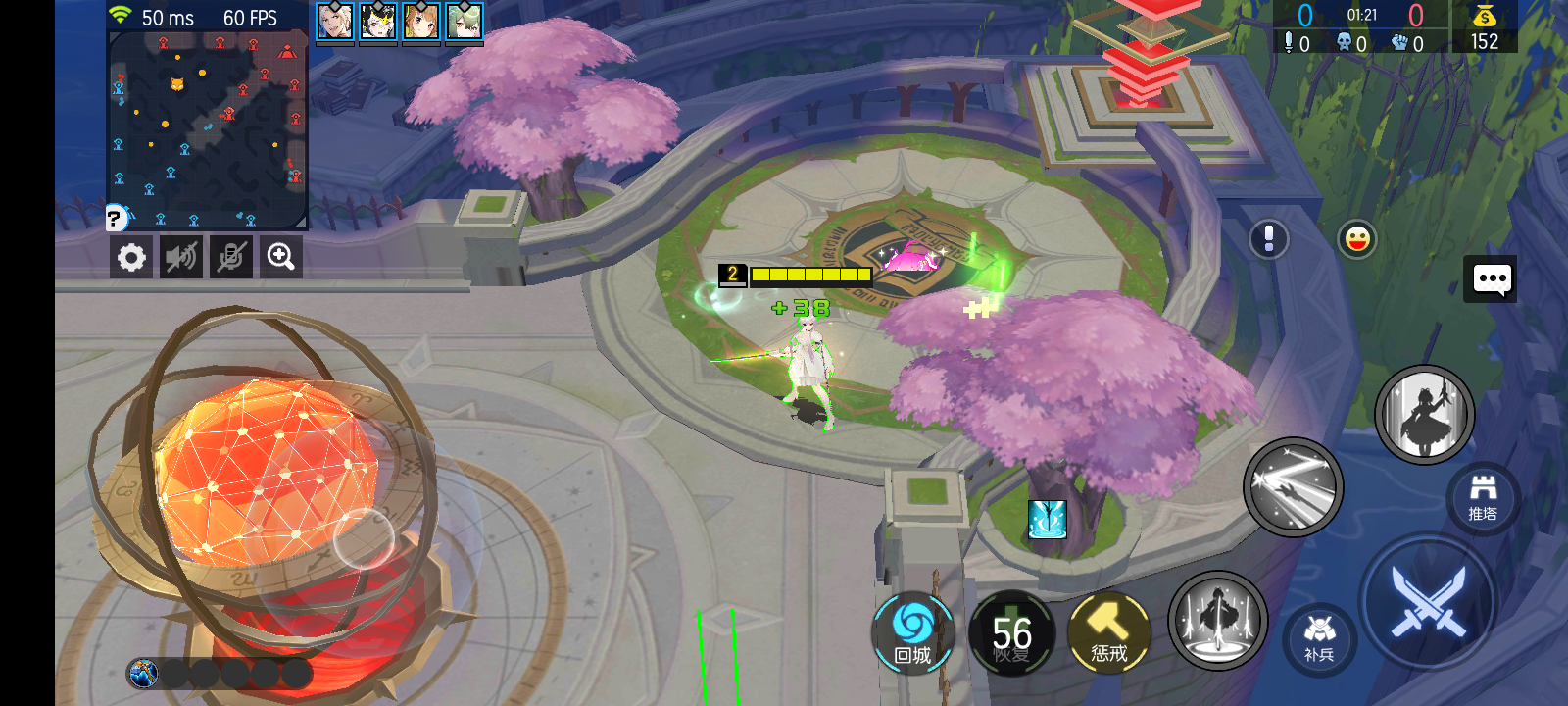Tap the hero character skill in the right cluster
The height and width of the screenshot is (706, 1568).
[1426, 414]
